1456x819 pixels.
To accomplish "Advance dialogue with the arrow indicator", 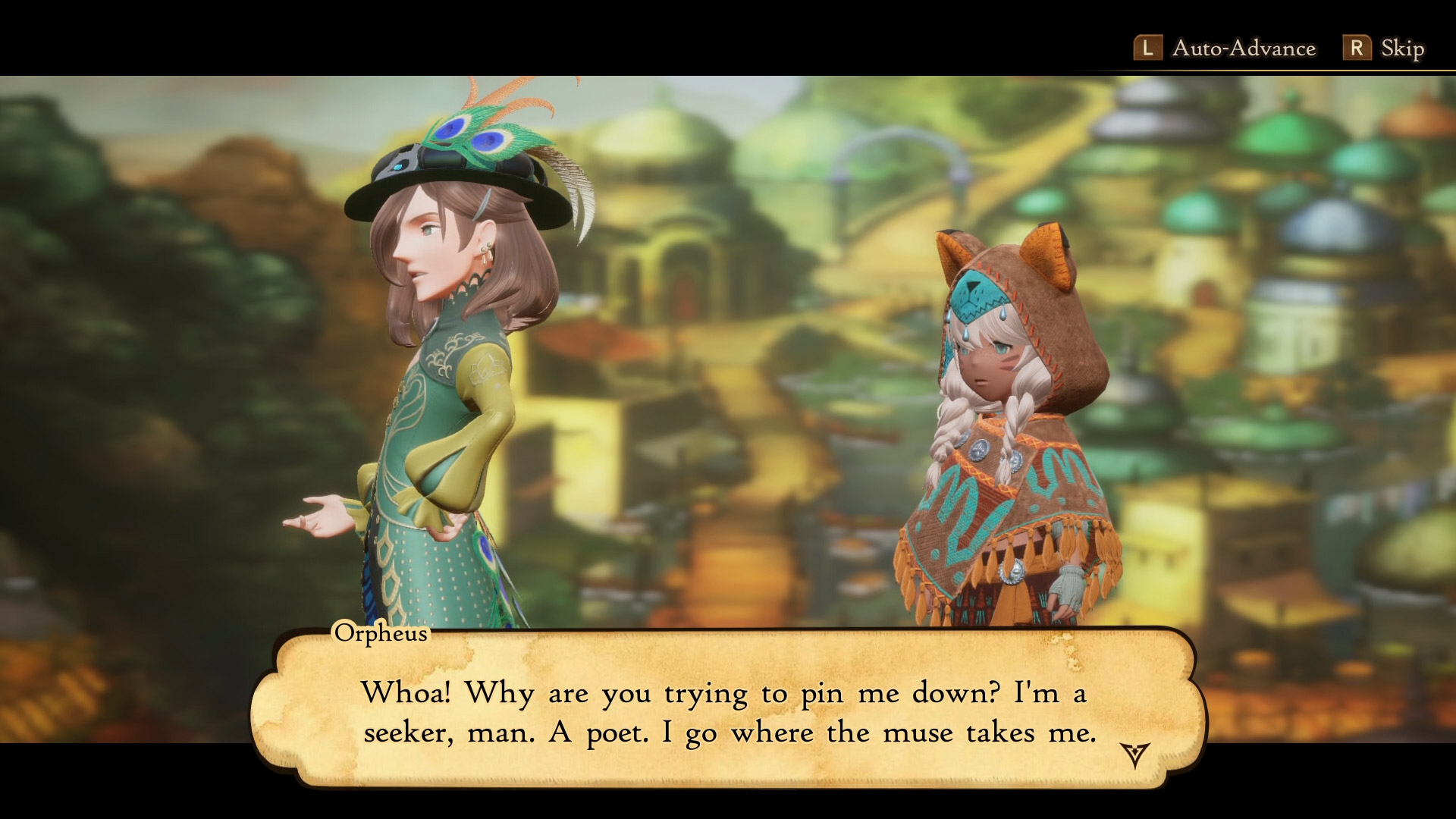I will 1134,755.
